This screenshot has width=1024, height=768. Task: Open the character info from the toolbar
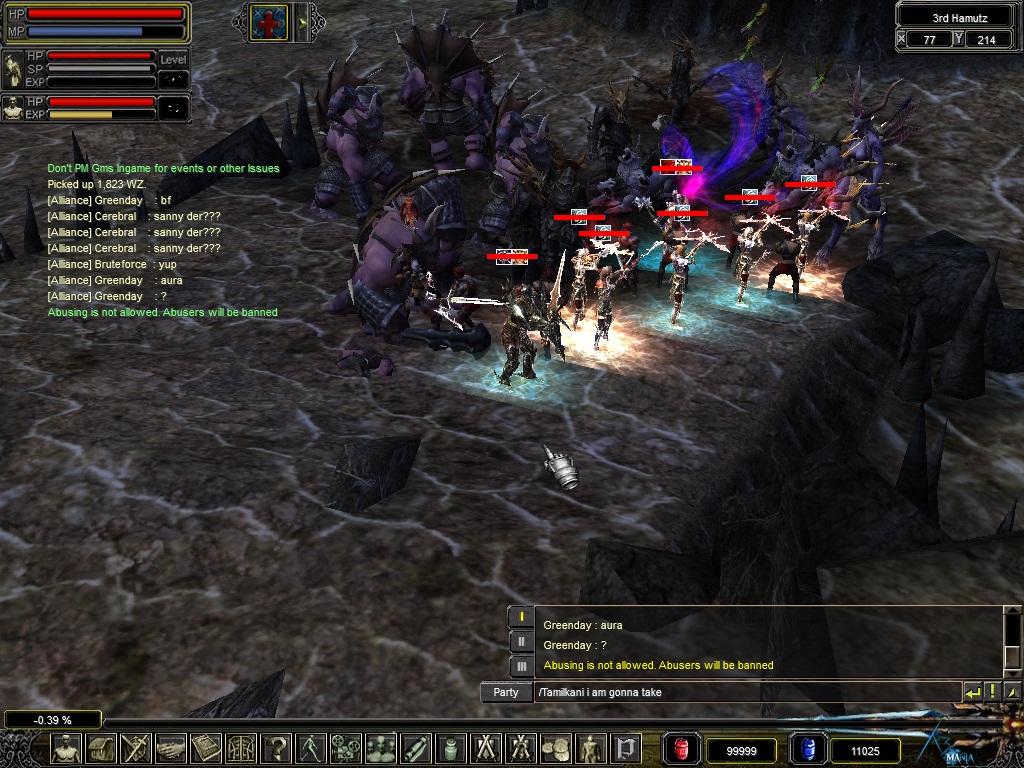(66, 748)
